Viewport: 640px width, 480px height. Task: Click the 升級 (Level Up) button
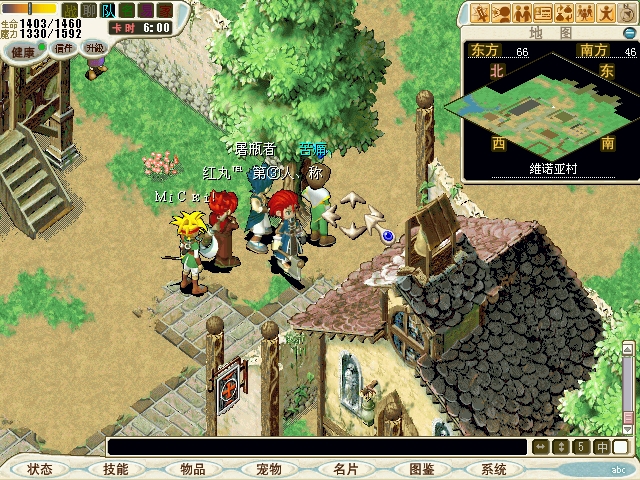[94, 47]
